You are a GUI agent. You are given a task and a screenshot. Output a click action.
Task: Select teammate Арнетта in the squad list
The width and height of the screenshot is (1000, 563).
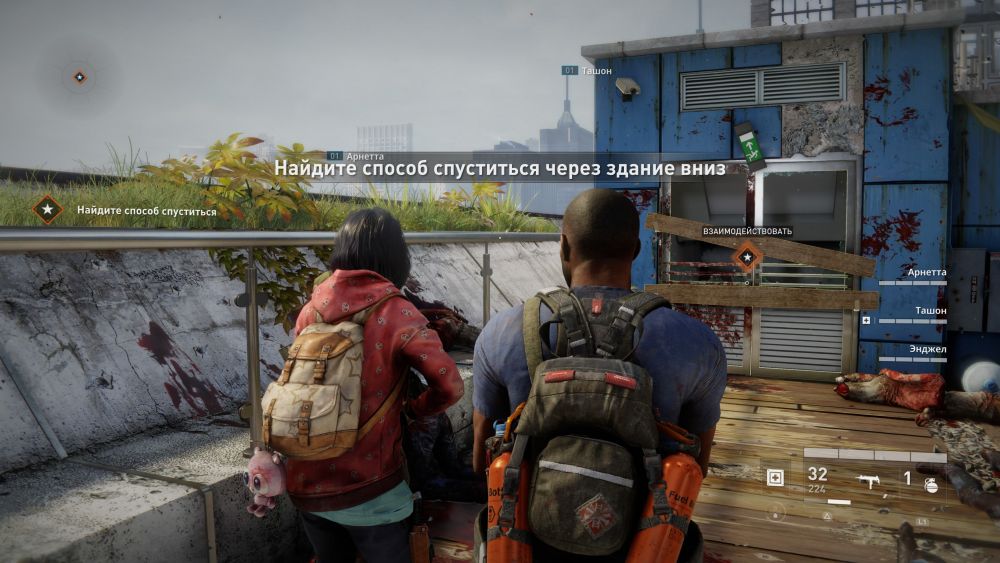pos(925,272)
